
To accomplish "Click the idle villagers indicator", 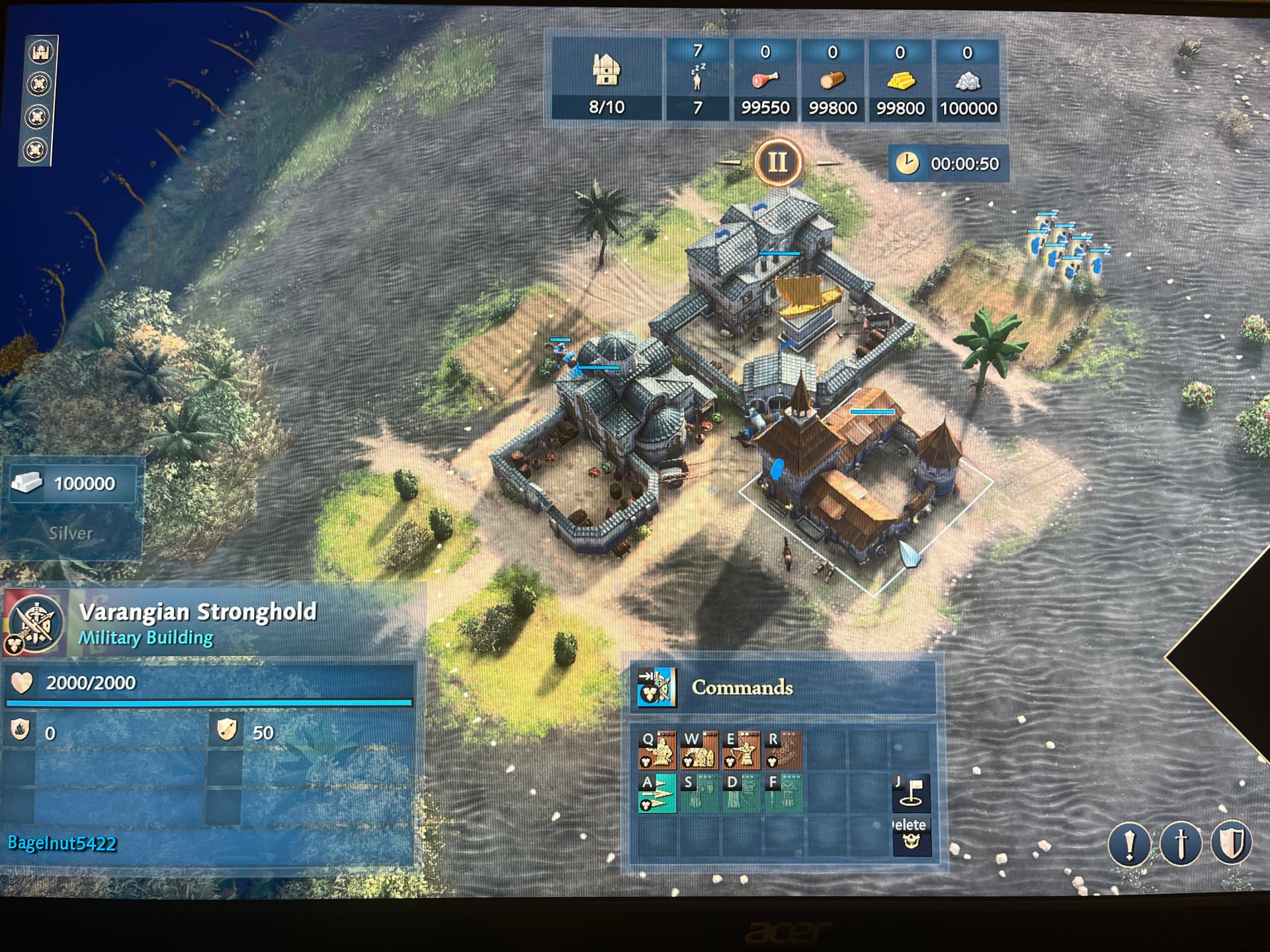I will (x=697, y=79).
